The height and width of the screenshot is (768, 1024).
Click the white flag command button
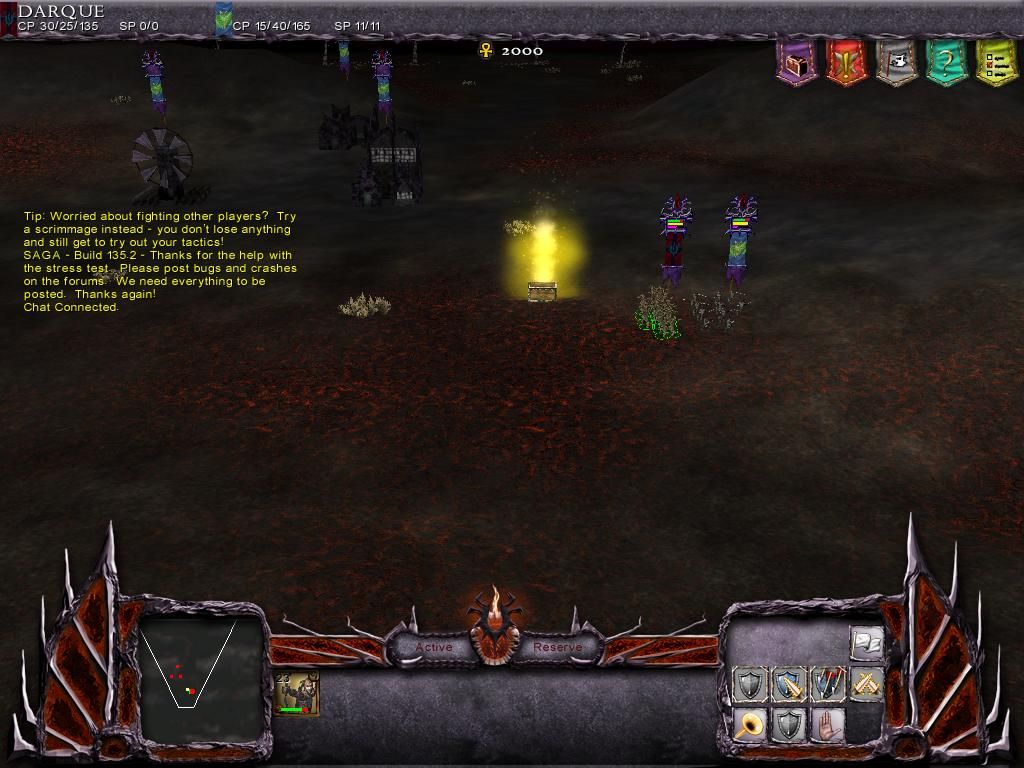click(x=867, y=643)
